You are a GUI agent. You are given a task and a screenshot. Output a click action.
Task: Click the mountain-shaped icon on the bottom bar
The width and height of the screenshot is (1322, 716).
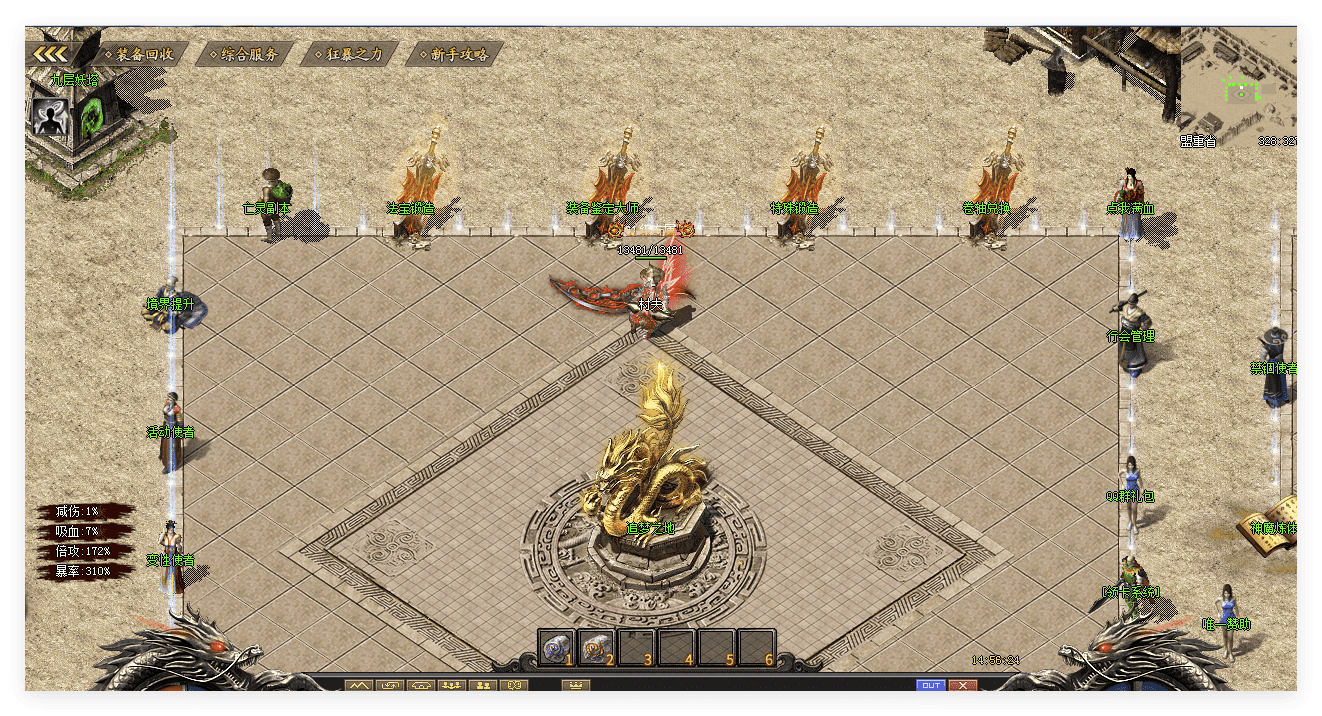pos(358,685)
